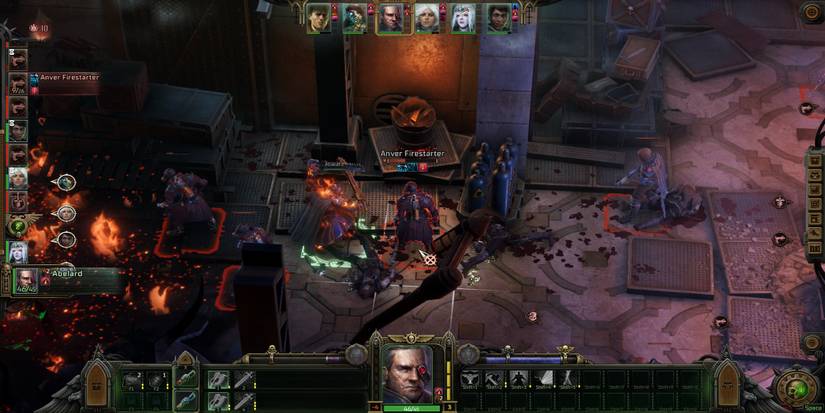Select the first party portrait on the left

pos(319,18)
